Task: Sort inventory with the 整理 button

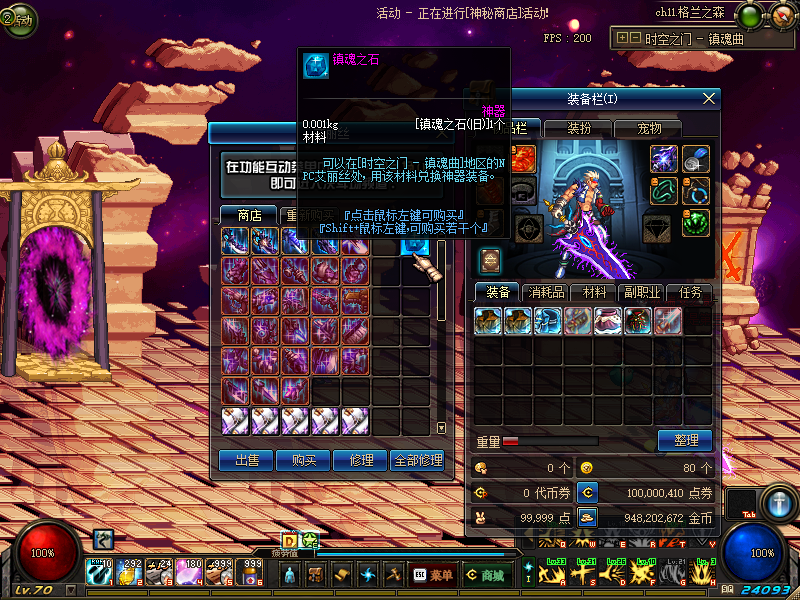Action: coord(685,440)
